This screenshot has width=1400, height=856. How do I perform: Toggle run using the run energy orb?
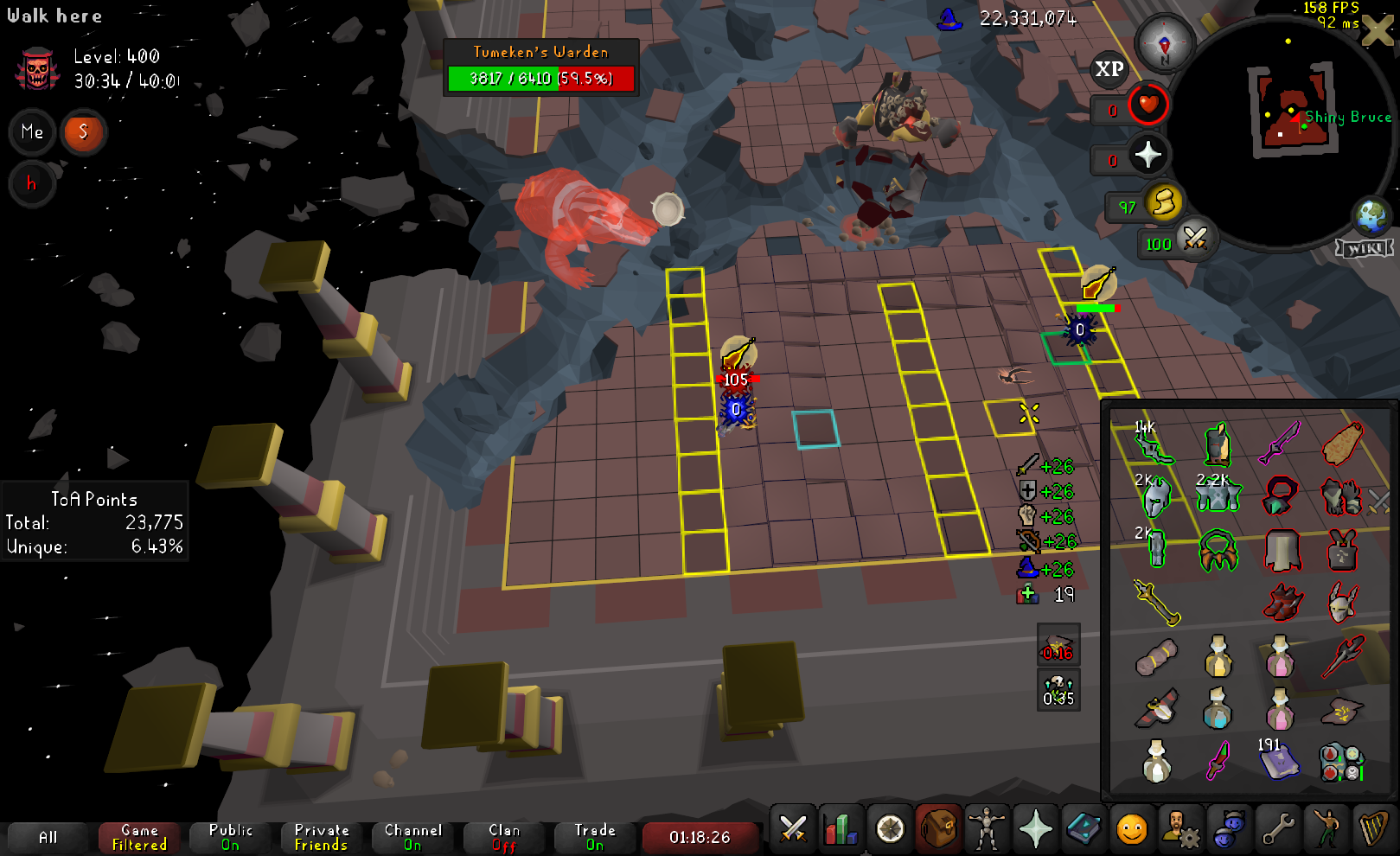tap(1164, 203)
